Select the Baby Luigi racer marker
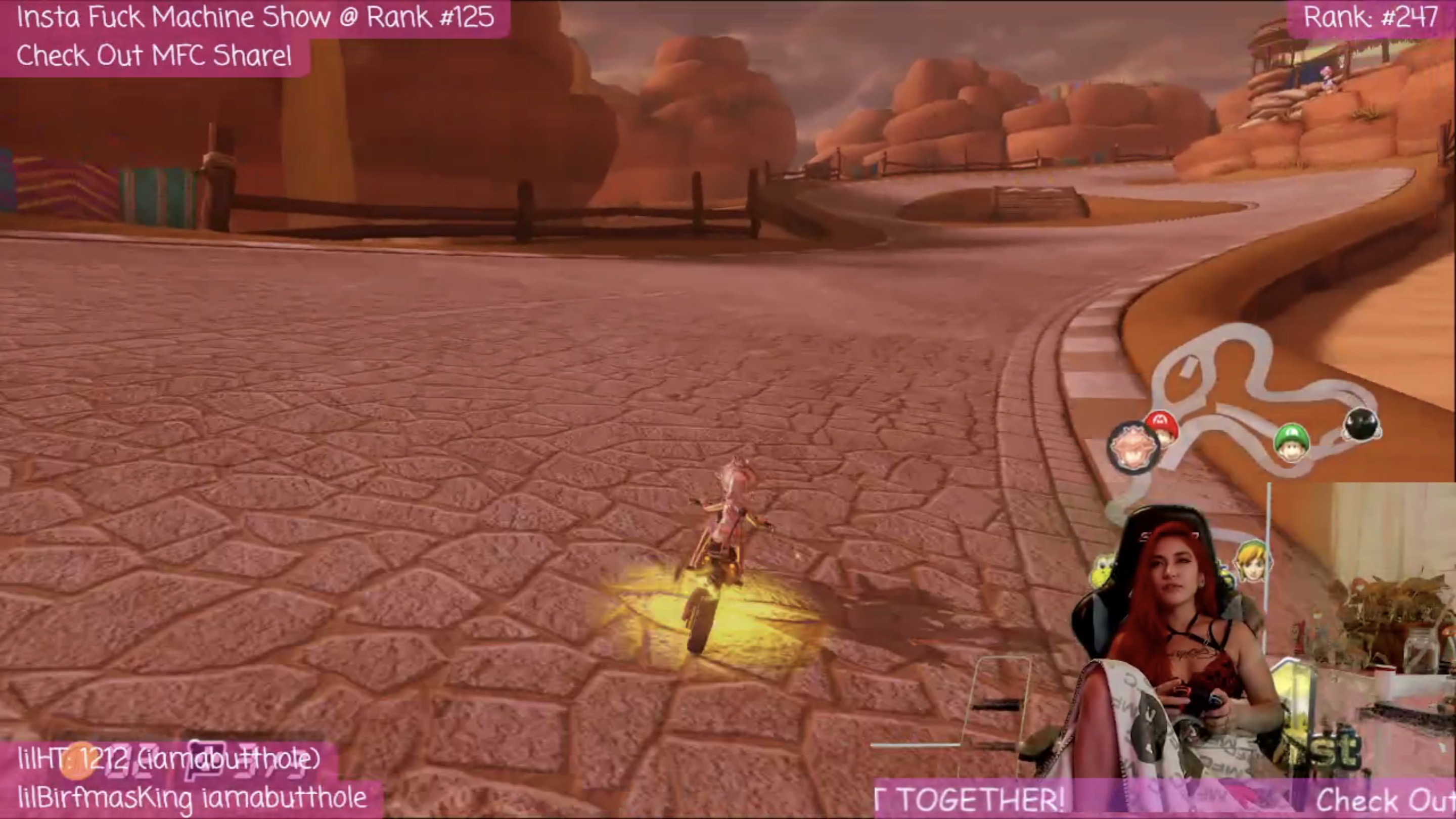 [x=1292, y=441]
